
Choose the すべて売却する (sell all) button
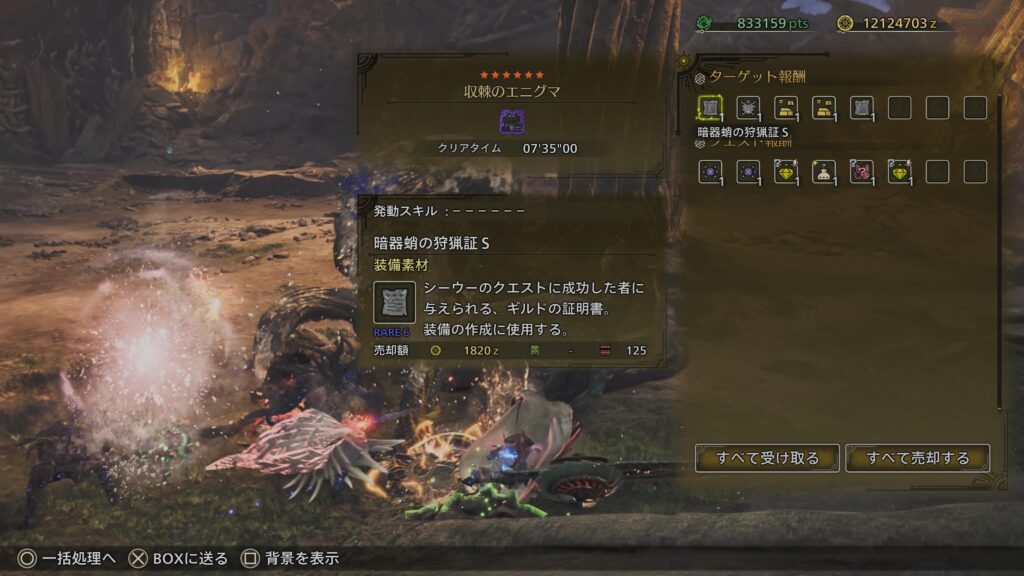[917, 458]
